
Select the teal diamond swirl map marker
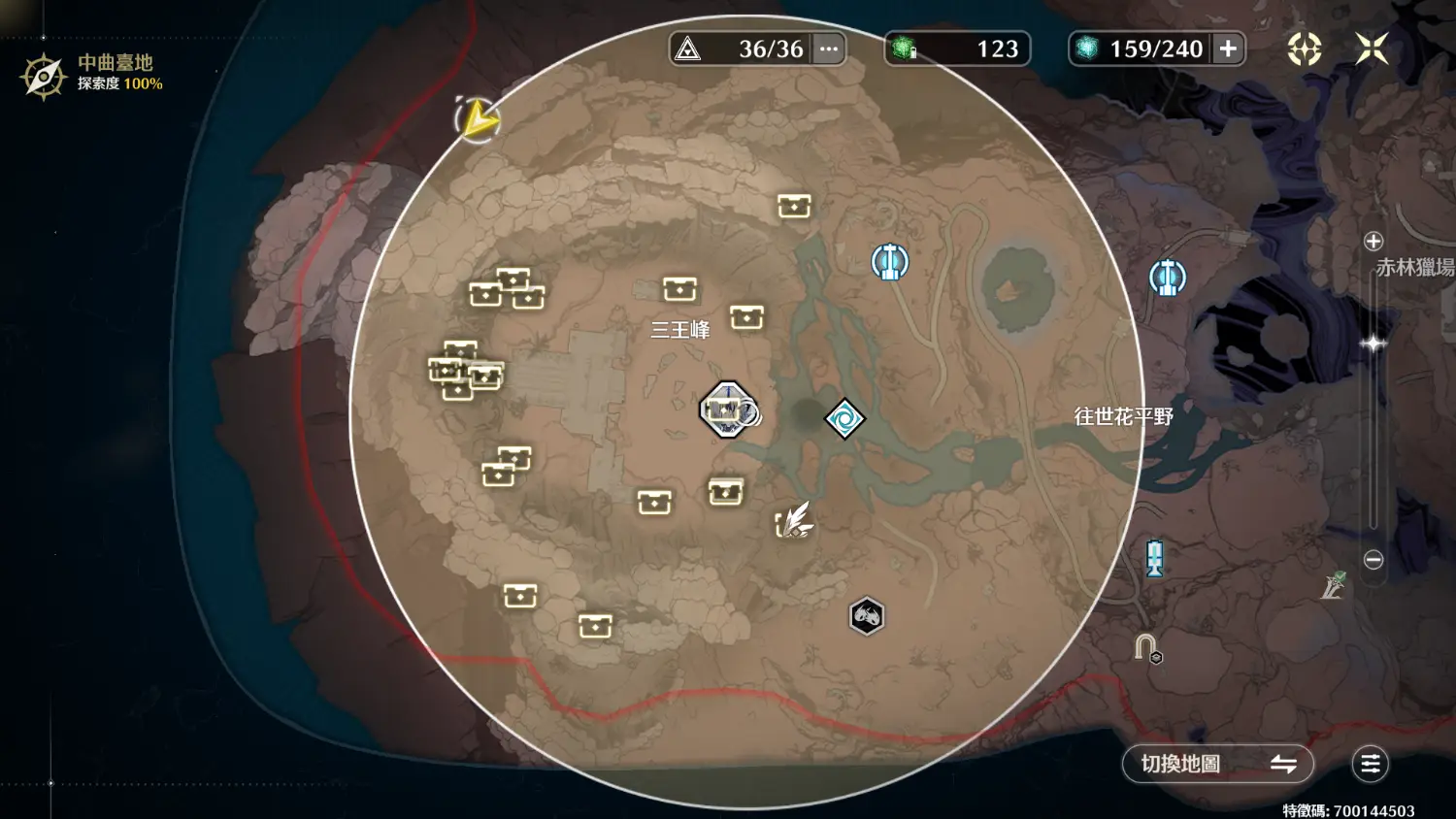pos(844,419)
